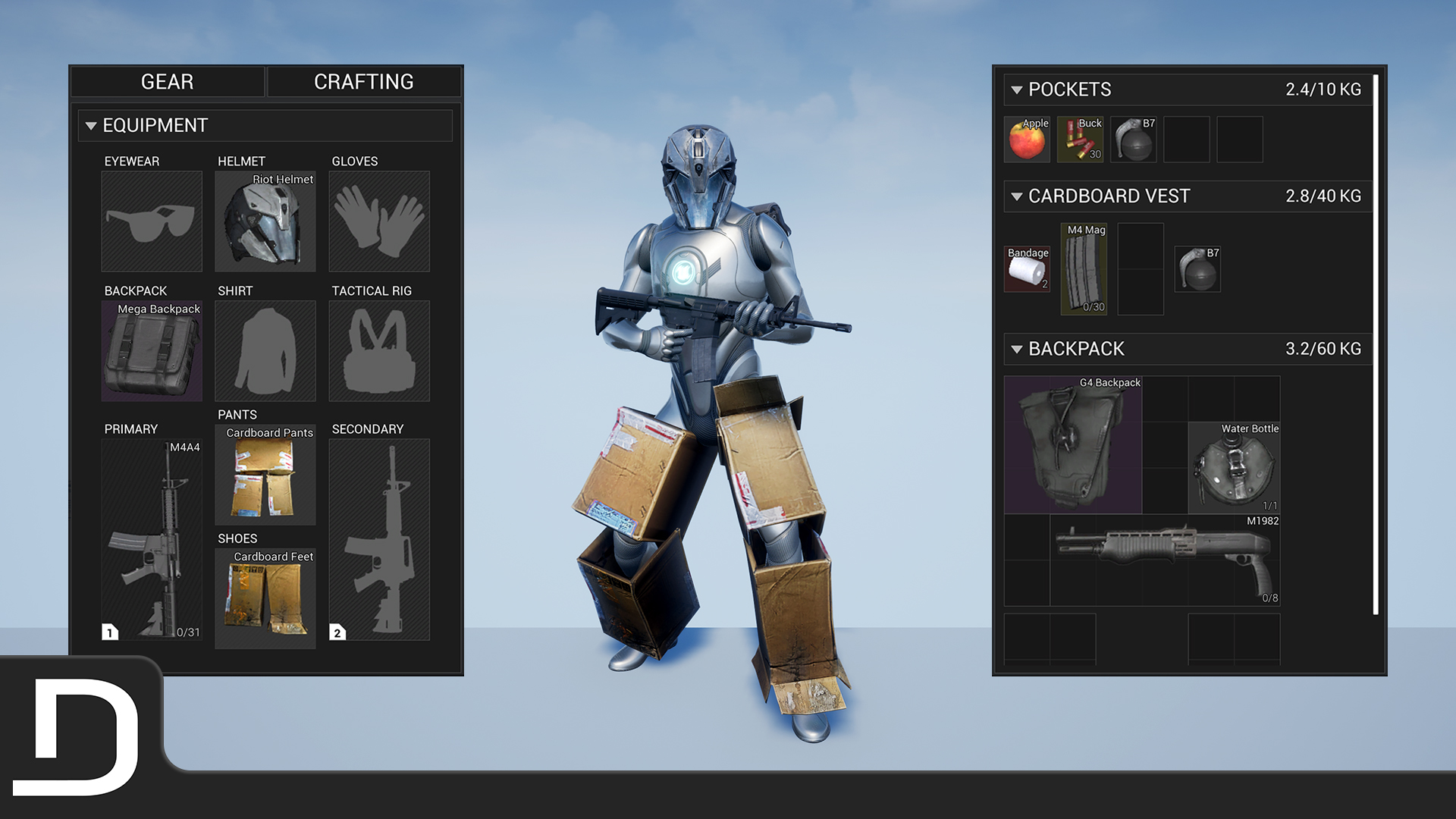The image size is (1456, 819).
Task: Select the Cardboard Feet shoes
Action: 265,599
